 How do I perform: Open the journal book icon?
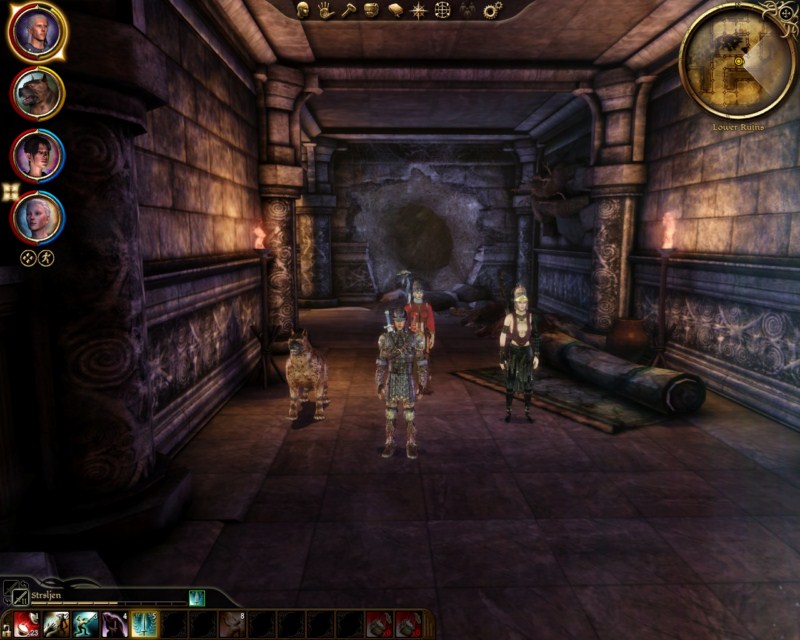pyautogui.click(x=395, y=10)
